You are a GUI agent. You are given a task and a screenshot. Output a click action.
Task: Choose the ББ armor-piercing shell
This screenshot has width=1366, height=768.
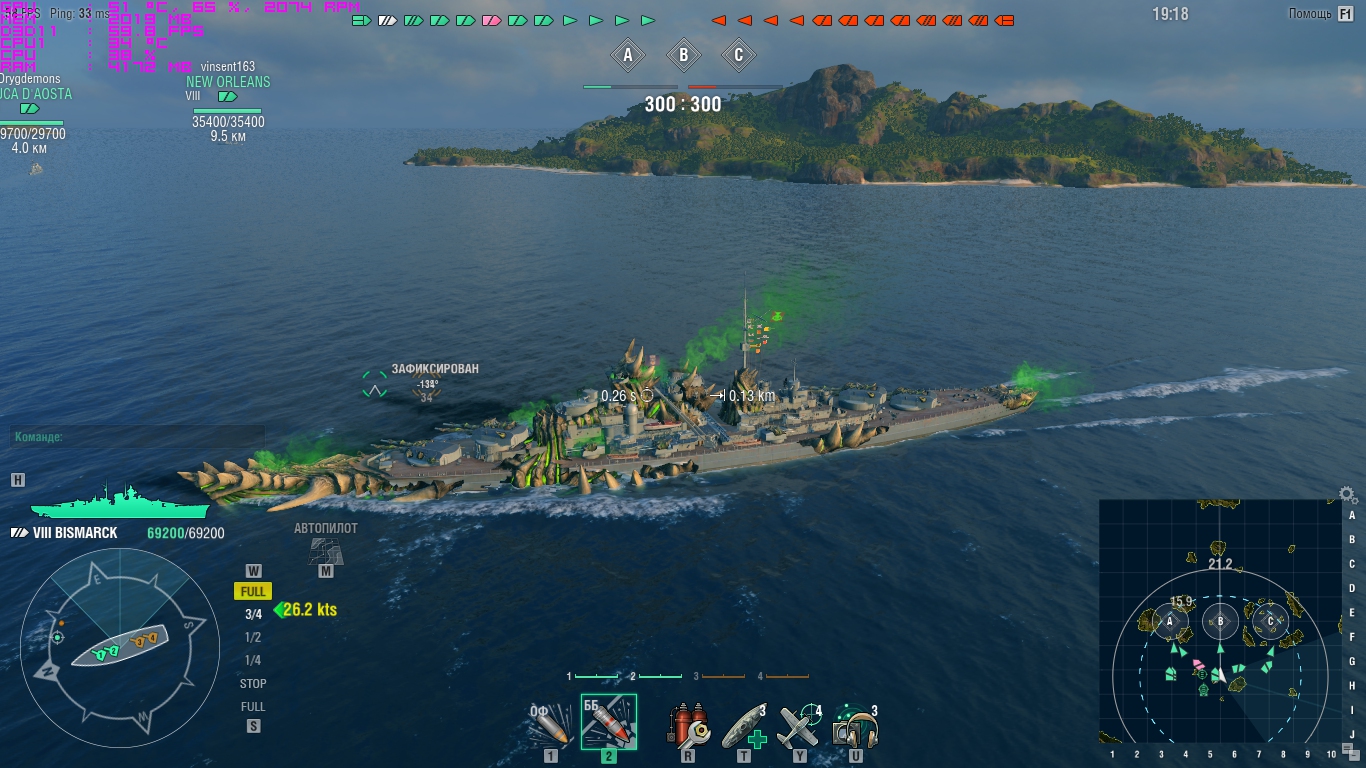click(x=608, y=722)
